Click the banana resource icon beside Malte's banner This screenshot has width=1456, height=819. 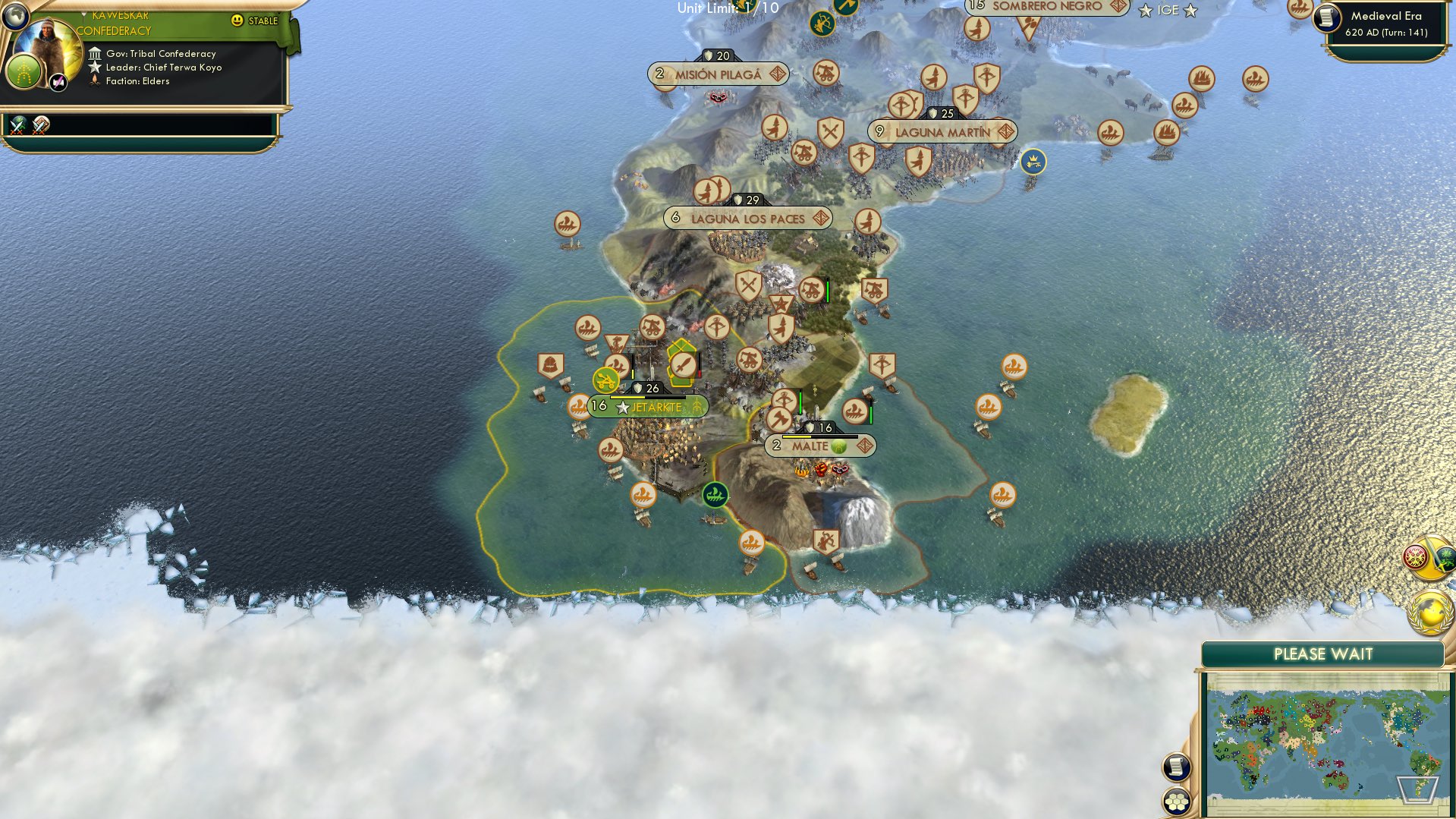pos(839,446)
